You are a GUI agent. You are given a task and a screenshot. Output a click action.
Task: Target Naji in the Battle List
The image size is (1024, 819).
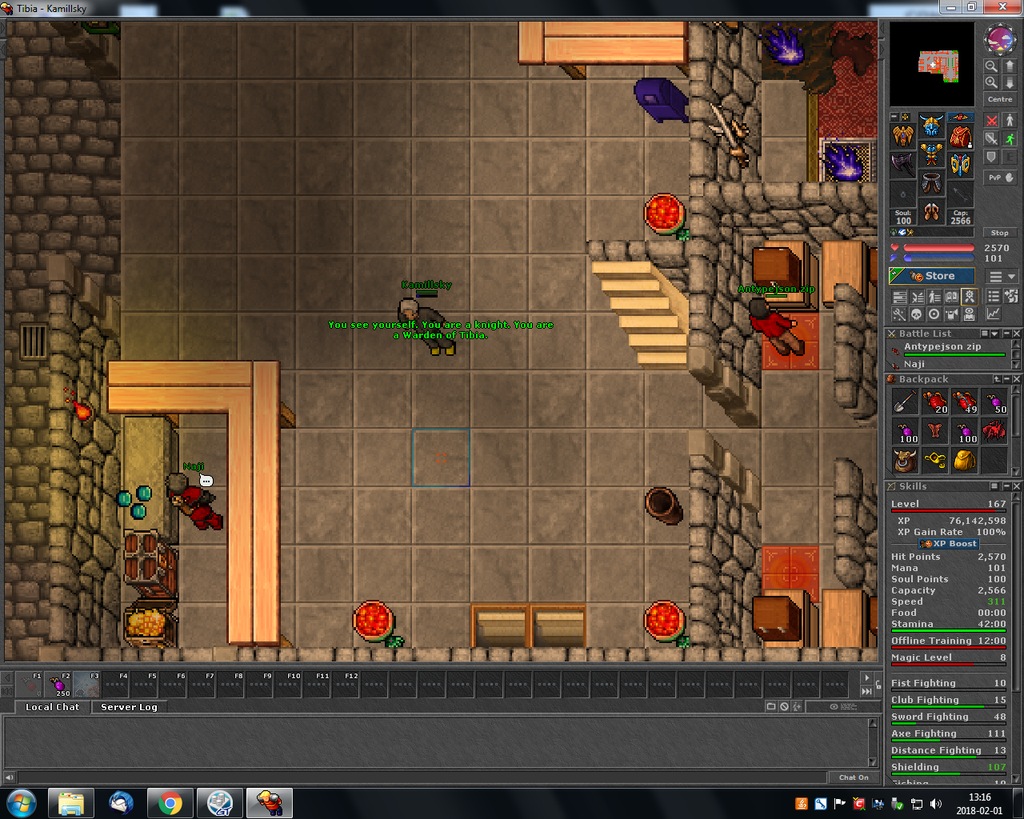coord(914,364)
